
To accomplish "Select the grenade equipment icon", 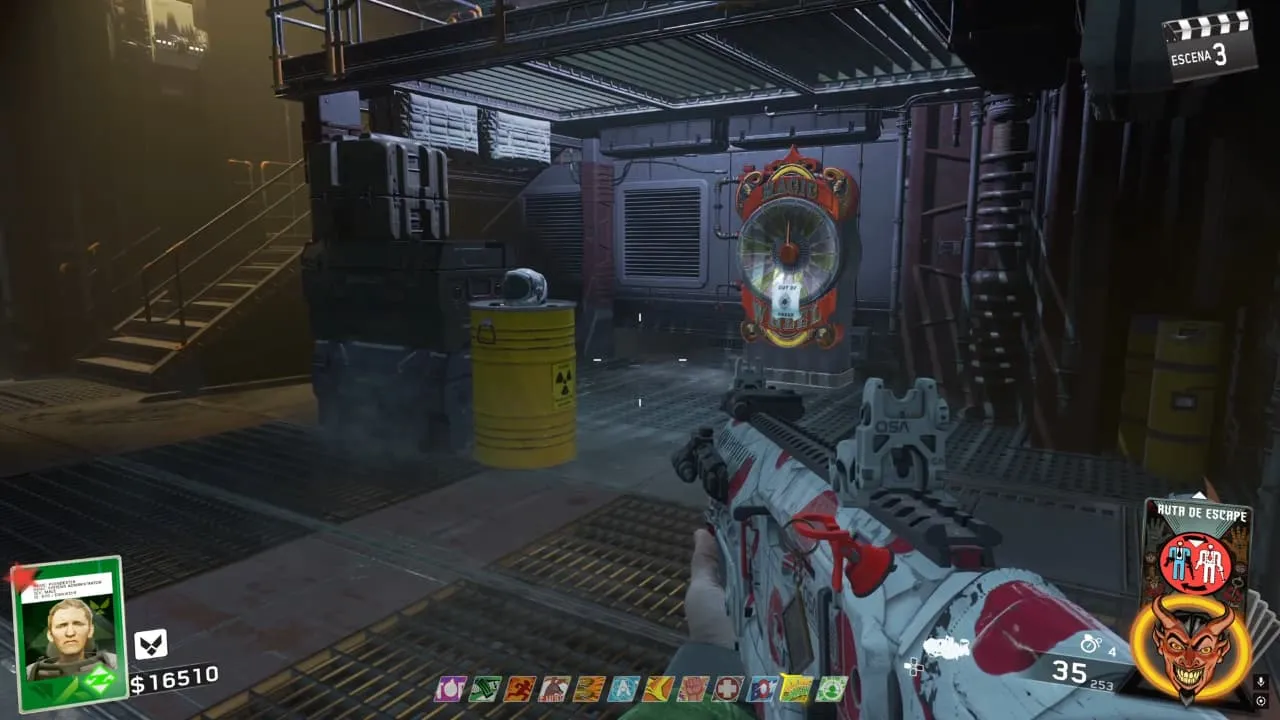I will click(x=1092, y=646).
